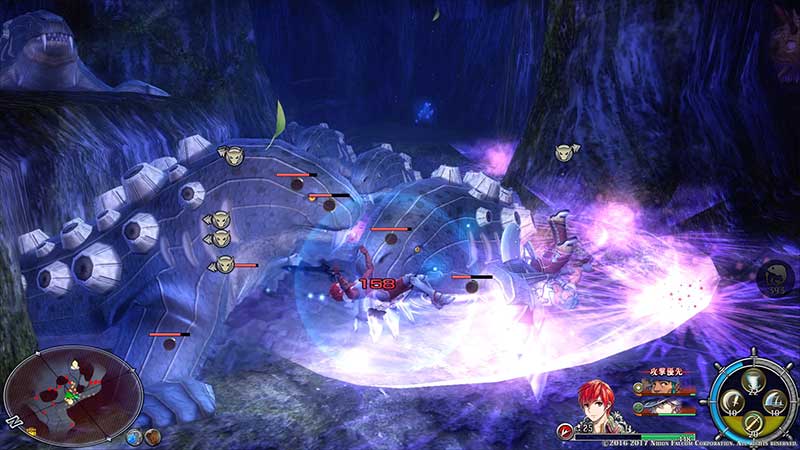The height and width of the screenshot is (450, 800).
Task: Activate the bottom green slash skill
Action: tap(753, 423)
